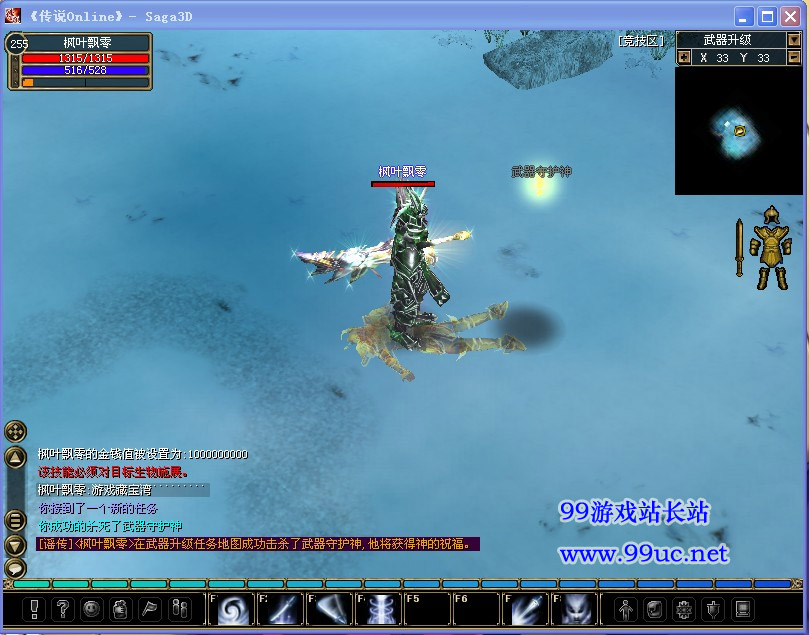
Task: Activate the glowing pillar skill
Action: 379,609
